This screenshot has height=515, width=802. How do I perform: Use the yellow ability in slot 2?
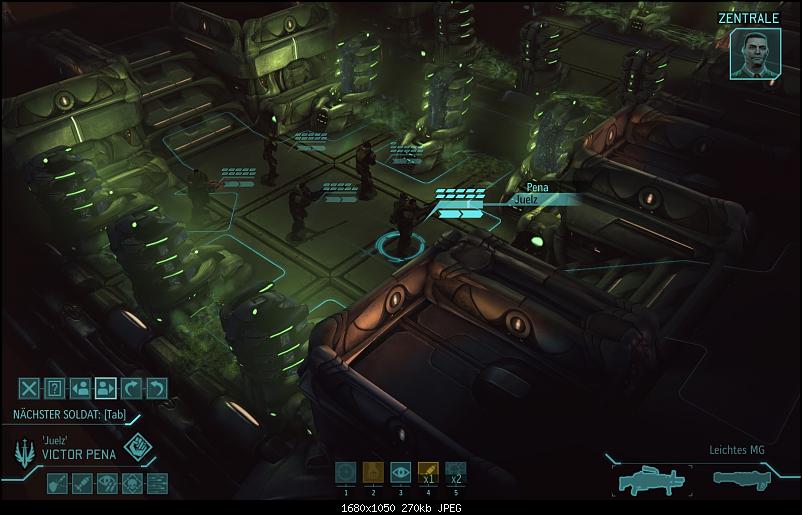[373, 472]
